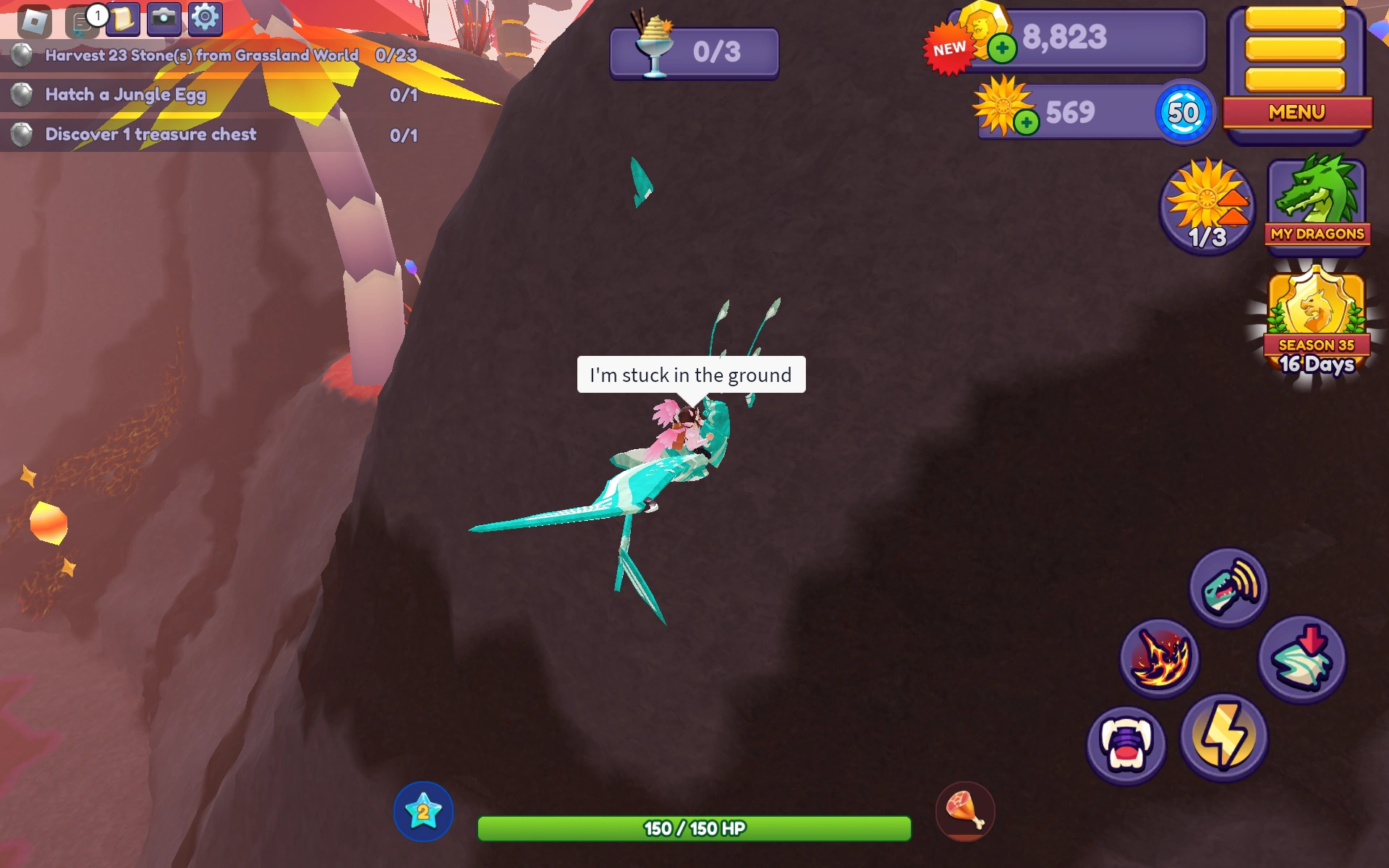Open the Roblox settings gear menu
The image size is (1389, 868).
pos(205,20)
